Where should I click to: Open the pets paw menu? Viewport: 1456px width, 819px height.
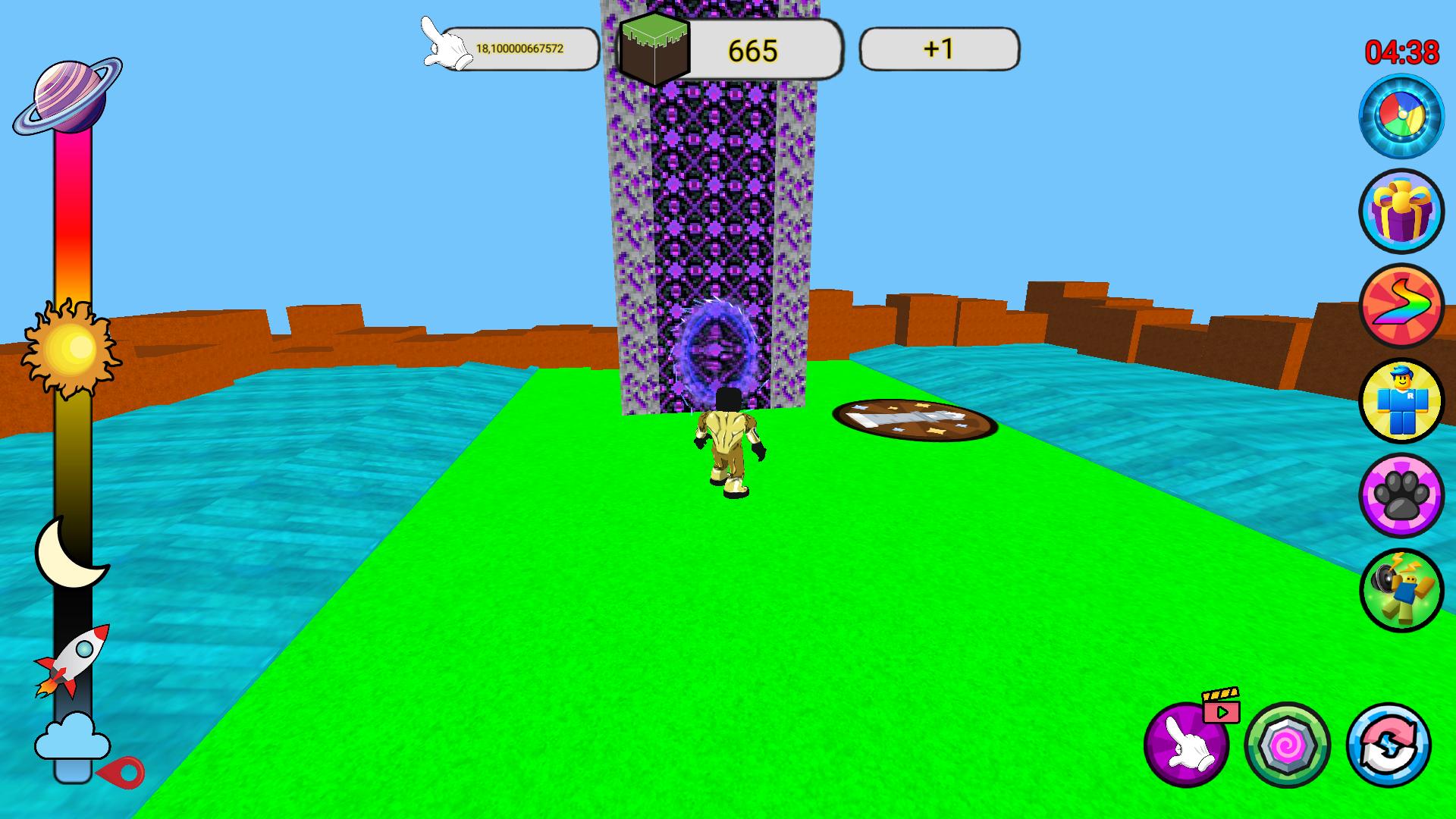pyautogui.click(x=1402, y=494)
